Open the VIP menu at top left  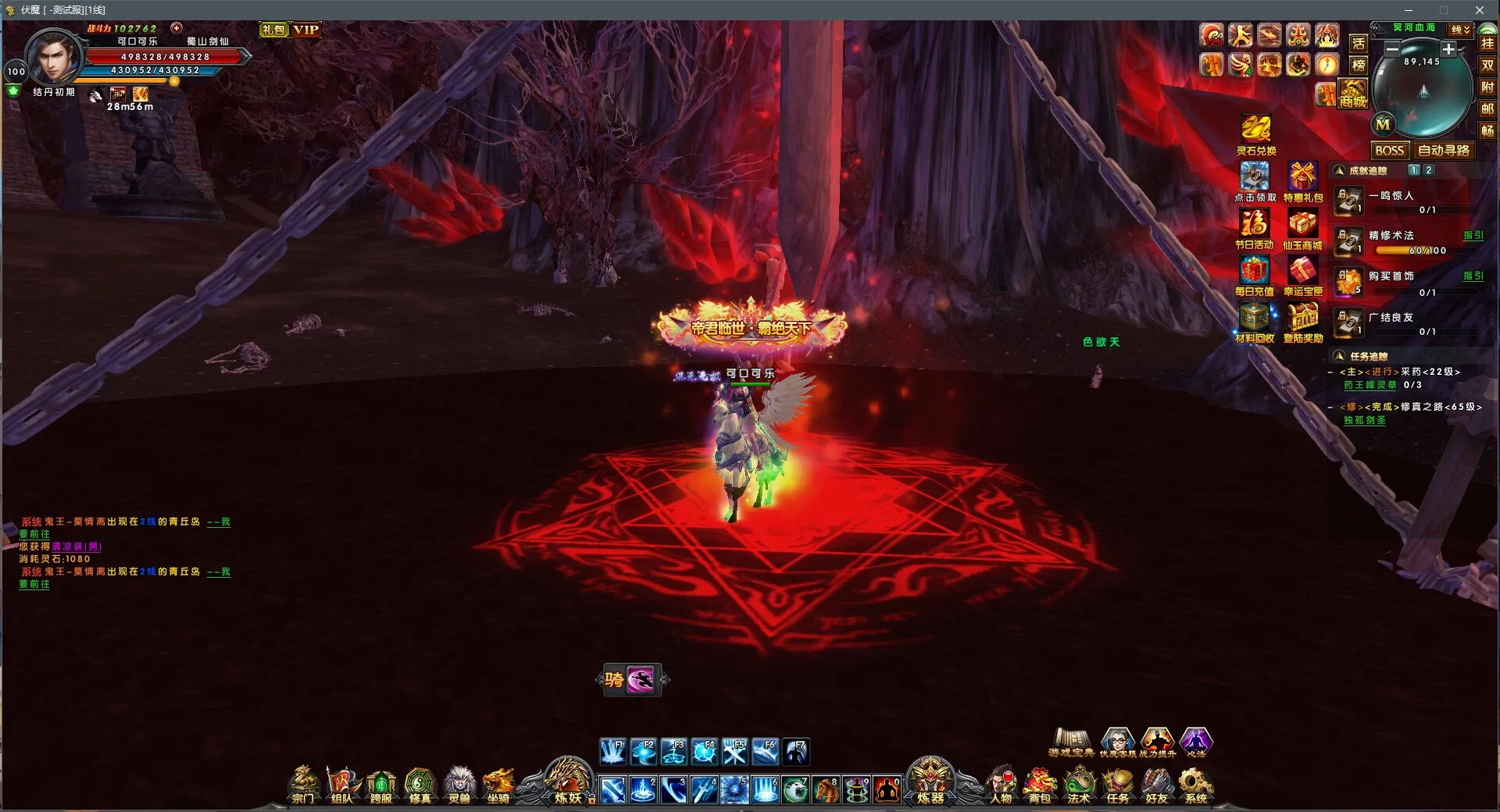tap(305, 30)
